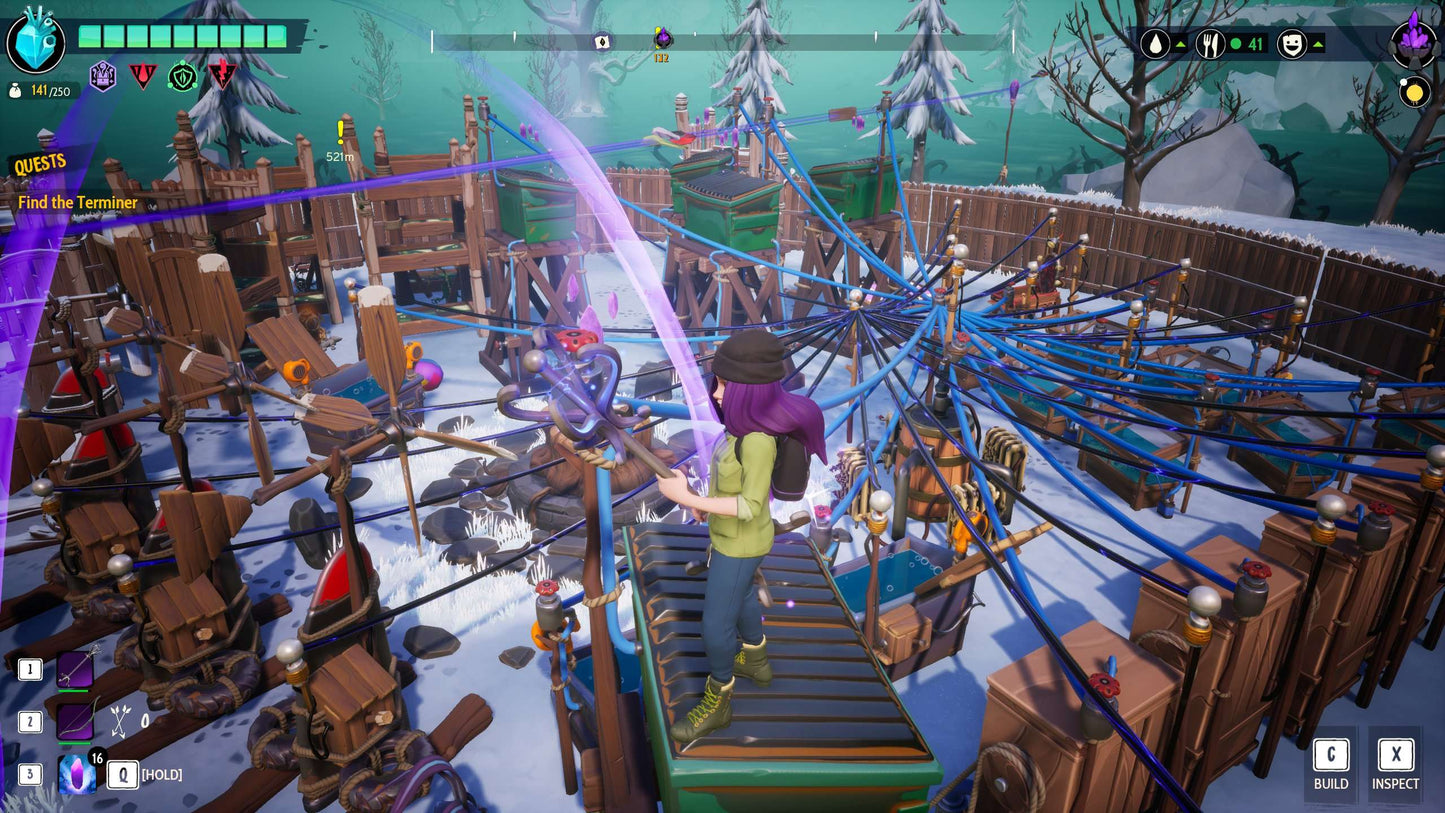This screenshot has height=813, width=1445.
Task: Select the purple crystal in hotbar slot 3
Action: click(x=79, y=774)
